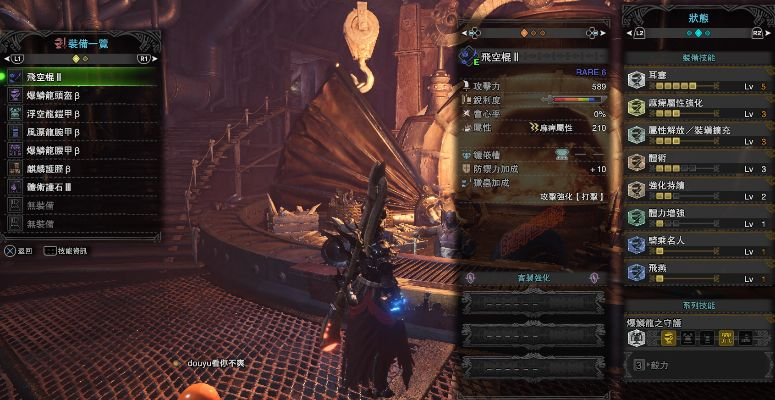775x400 pixels.
Task: Select the 體術 skill row
Action: coord(696,160)
